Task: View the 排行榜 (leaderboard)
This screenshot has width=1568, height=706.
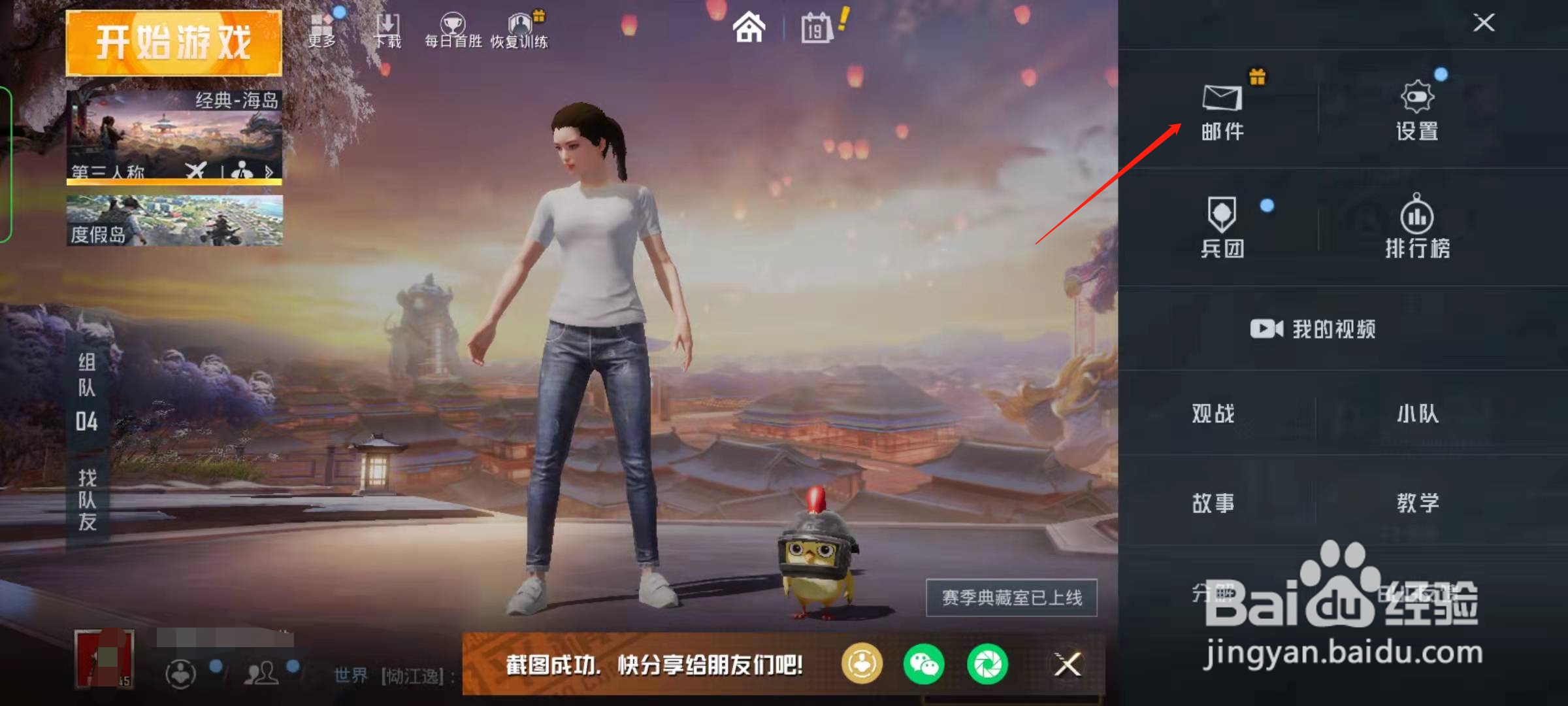Action: [x=1416, y=226]
